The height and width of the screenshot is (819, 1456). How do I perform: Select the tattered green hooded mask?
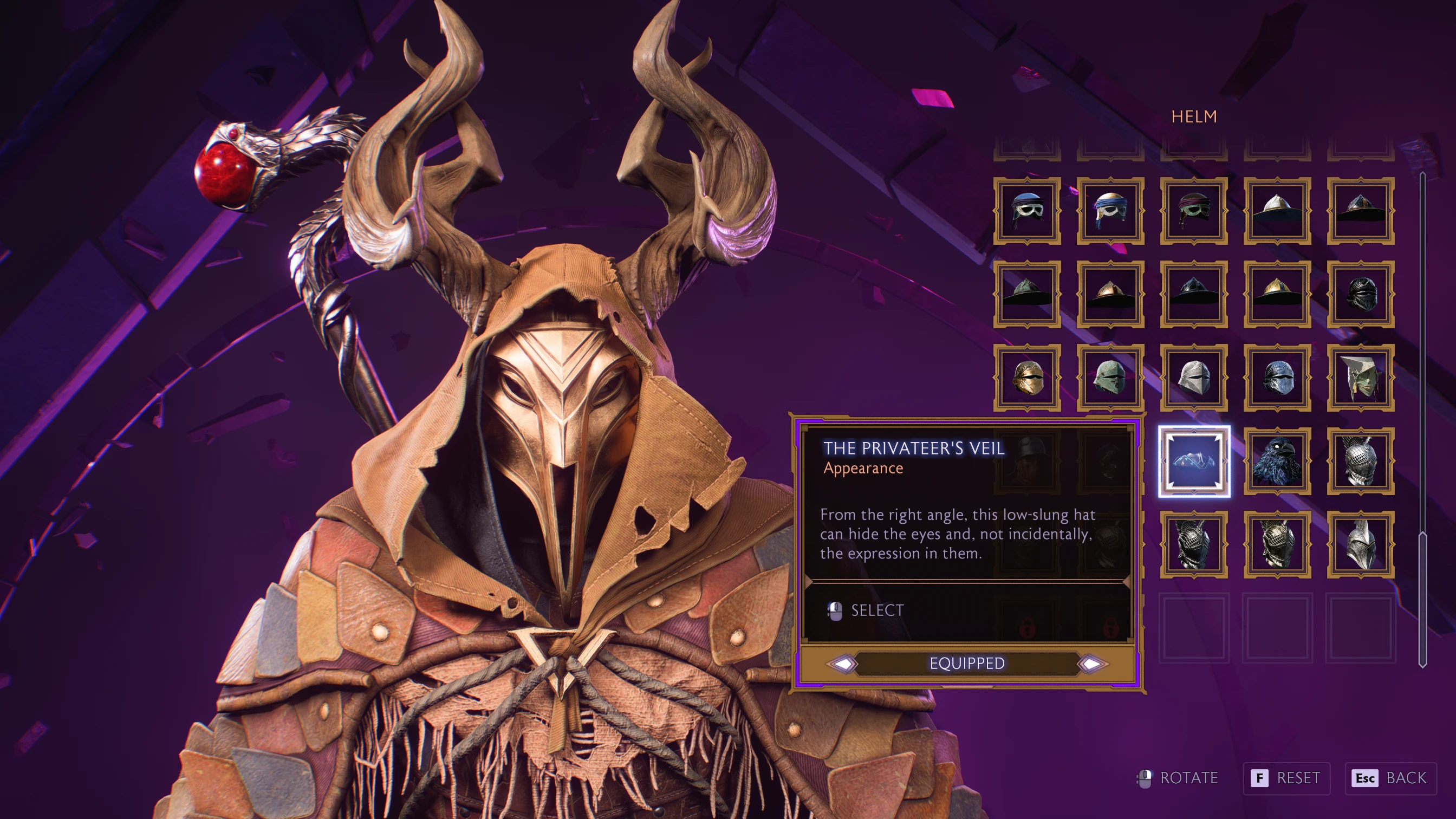[x=1361, y=378]
